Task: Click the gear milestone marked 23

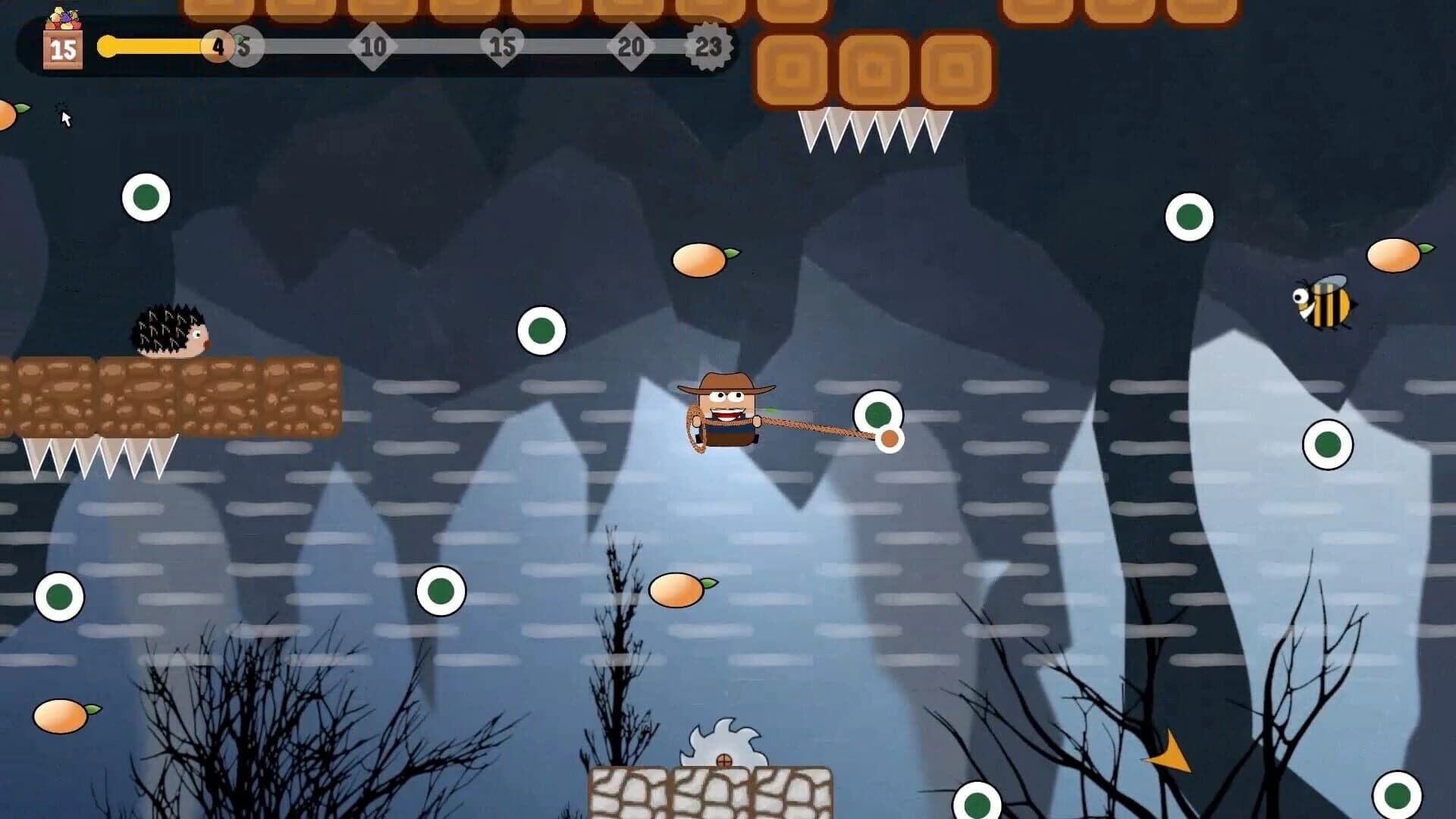Action: click(x=709, y=46)
